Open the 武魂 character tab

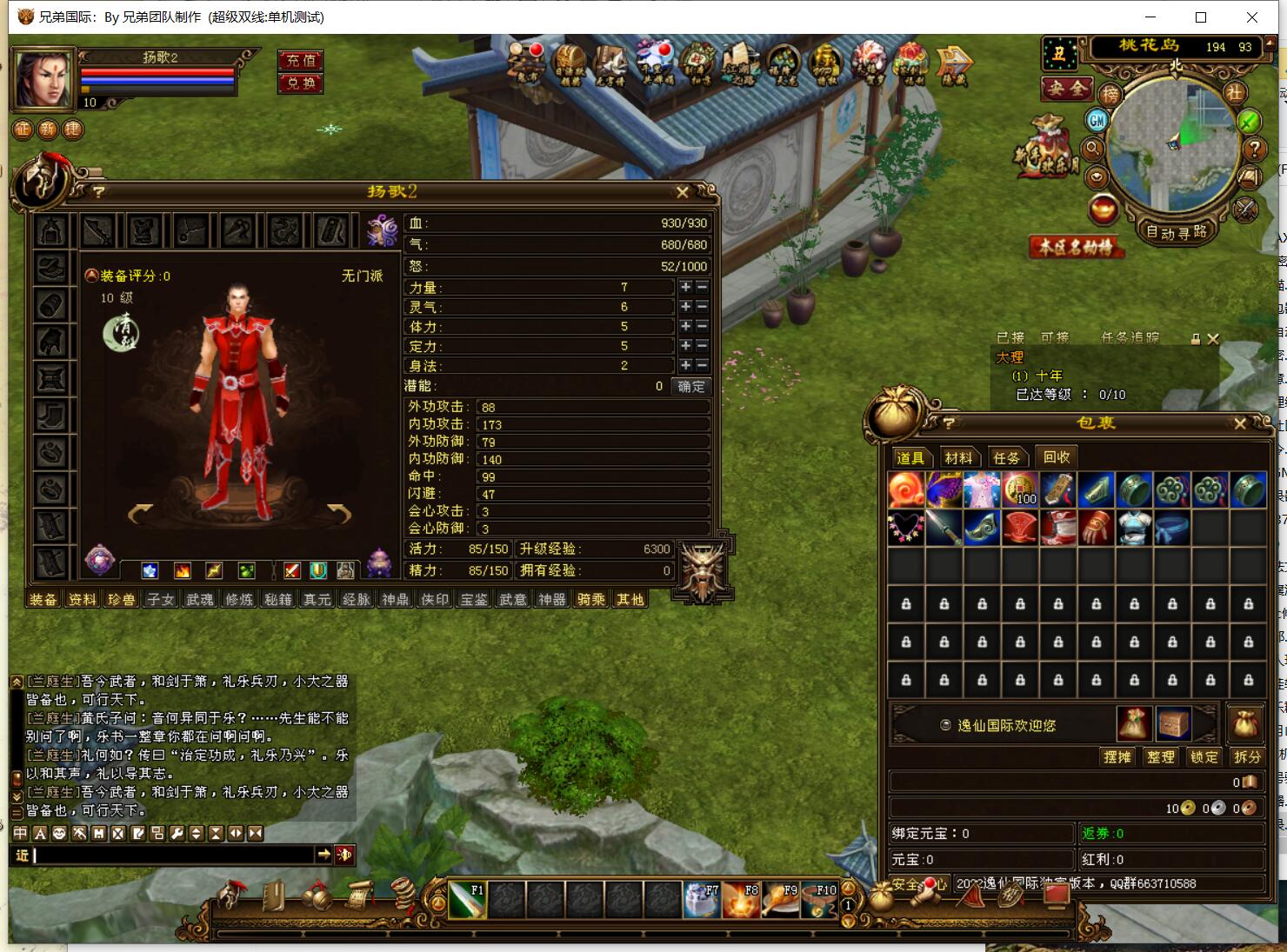click(x=200, y=599)
